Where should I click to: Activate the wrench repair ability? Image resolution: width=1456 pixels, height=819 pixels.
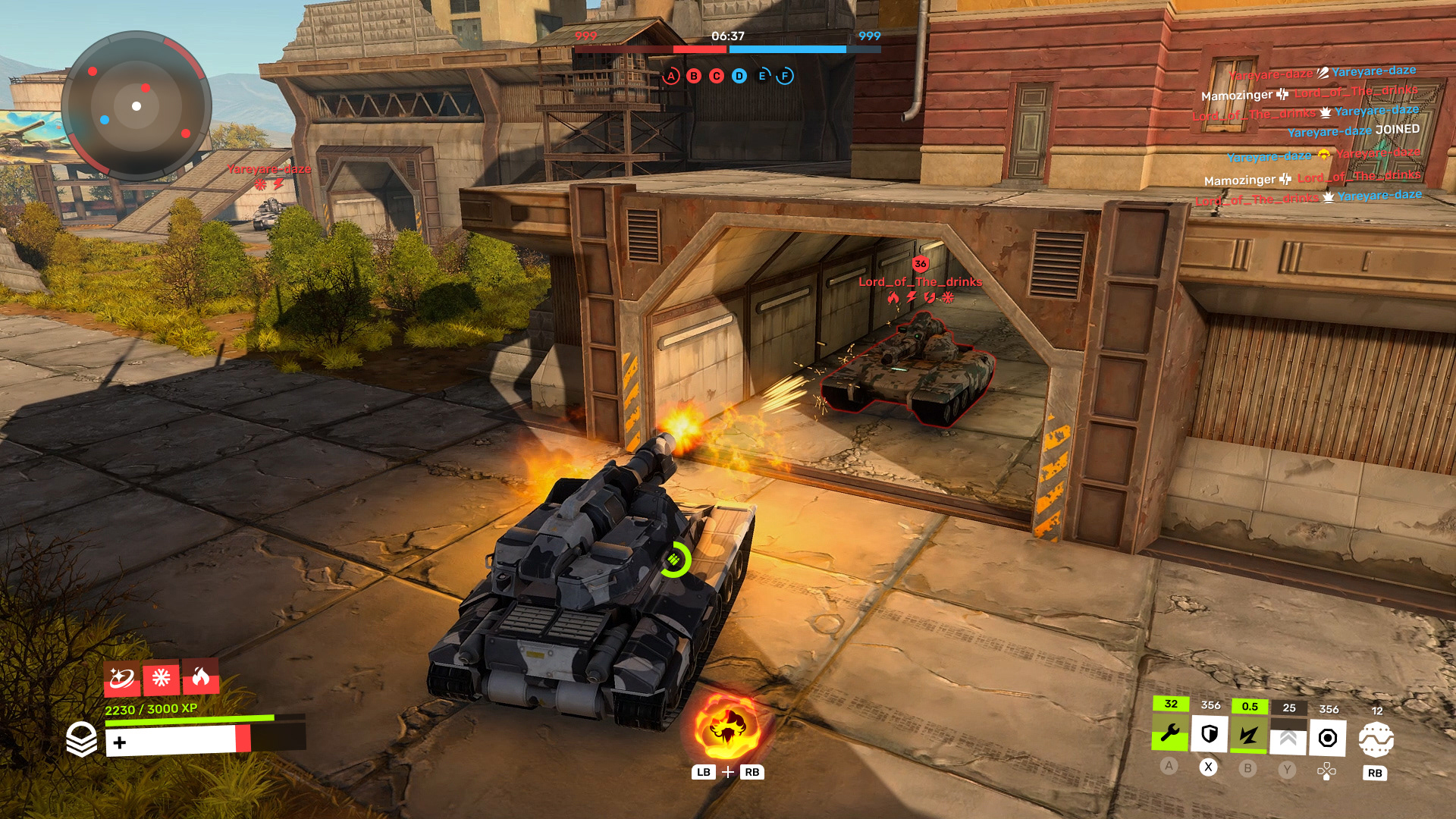pos(1170,733)
